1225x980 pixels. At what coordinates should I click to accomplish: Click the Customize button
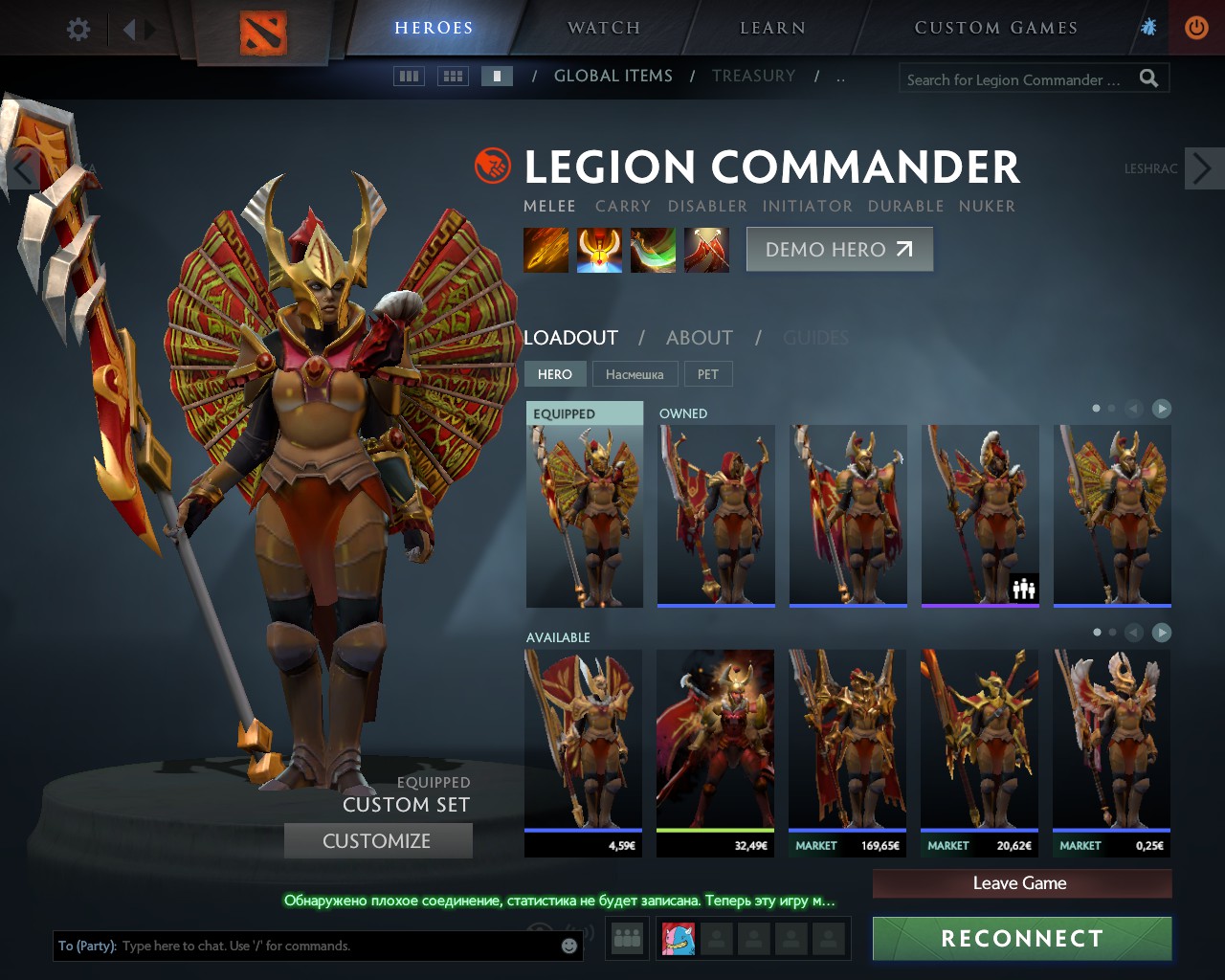coord(377,841)
